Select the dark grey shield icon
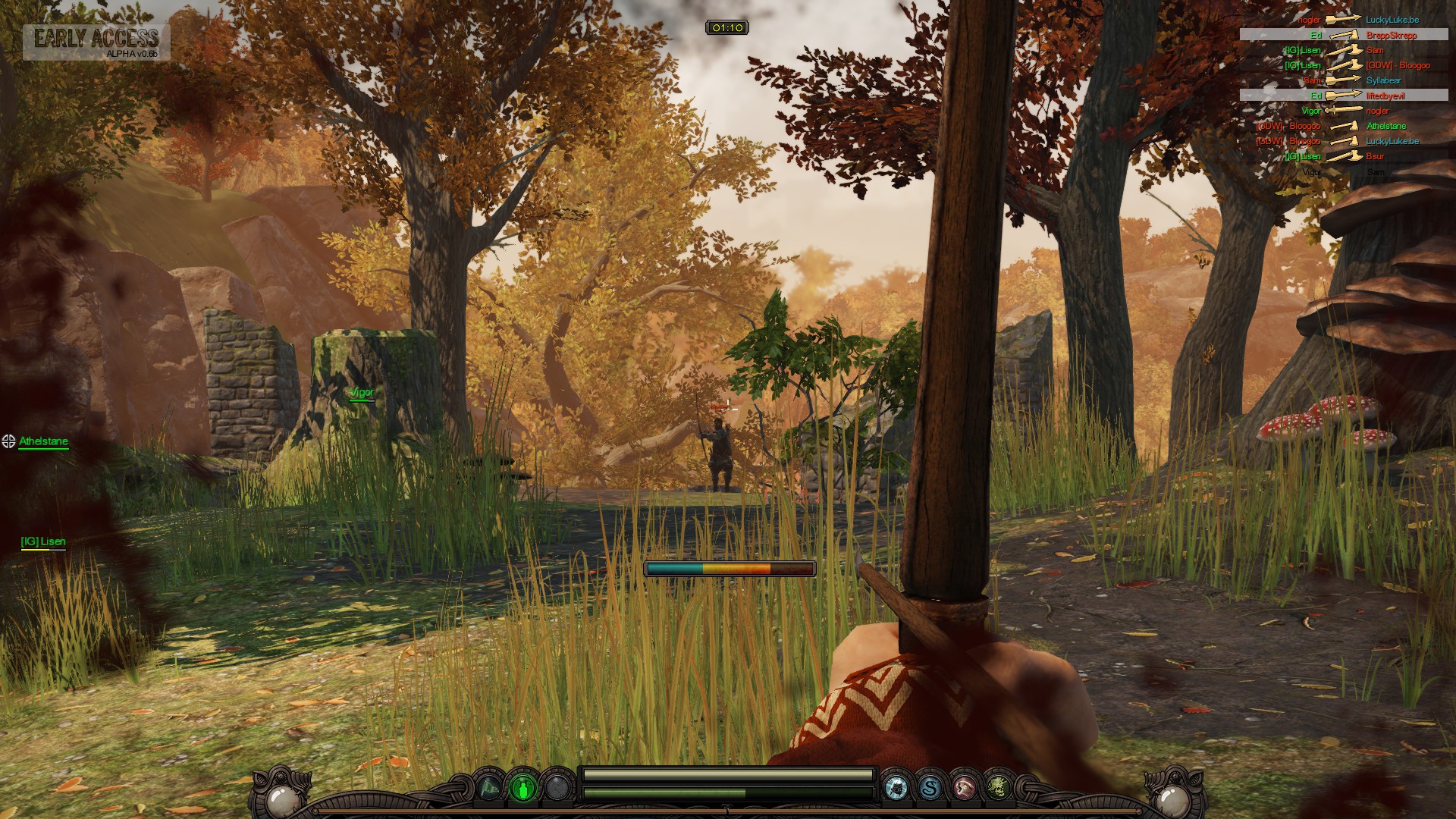 click(x=557, y=788)
